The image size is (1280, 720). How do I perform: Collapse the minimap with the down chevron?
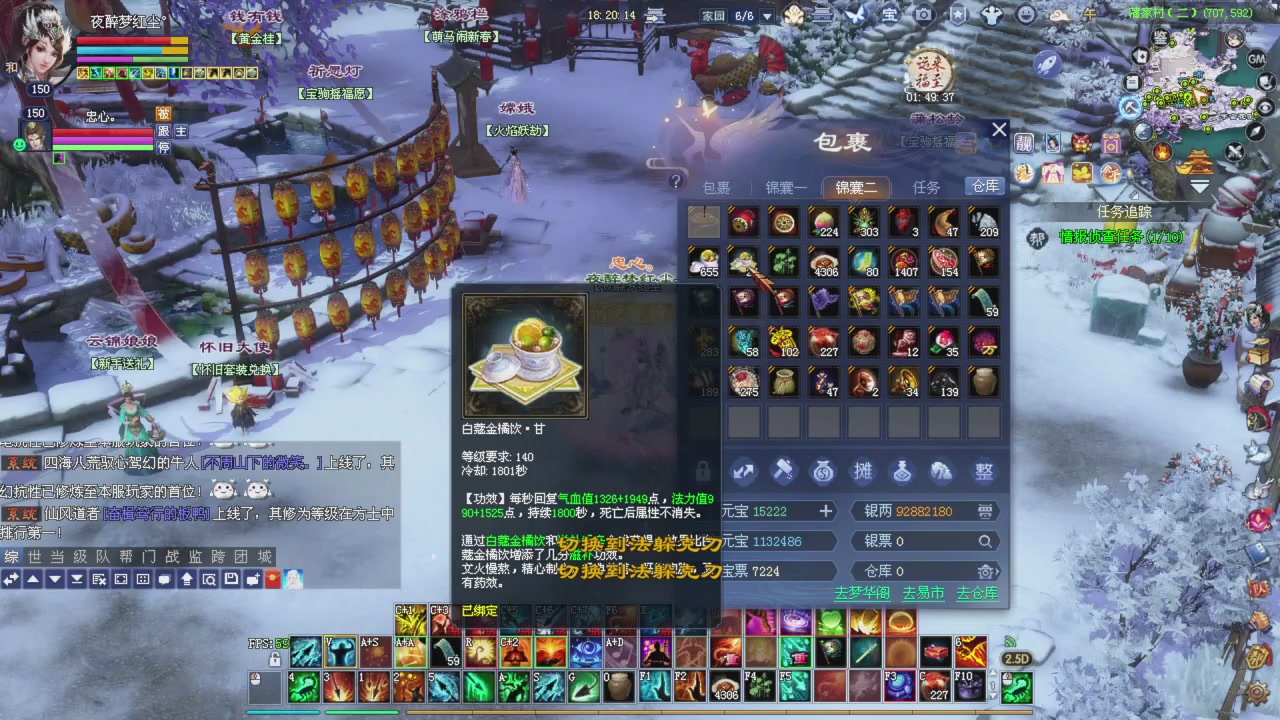pyautogui.click(x=1199, y=184)
